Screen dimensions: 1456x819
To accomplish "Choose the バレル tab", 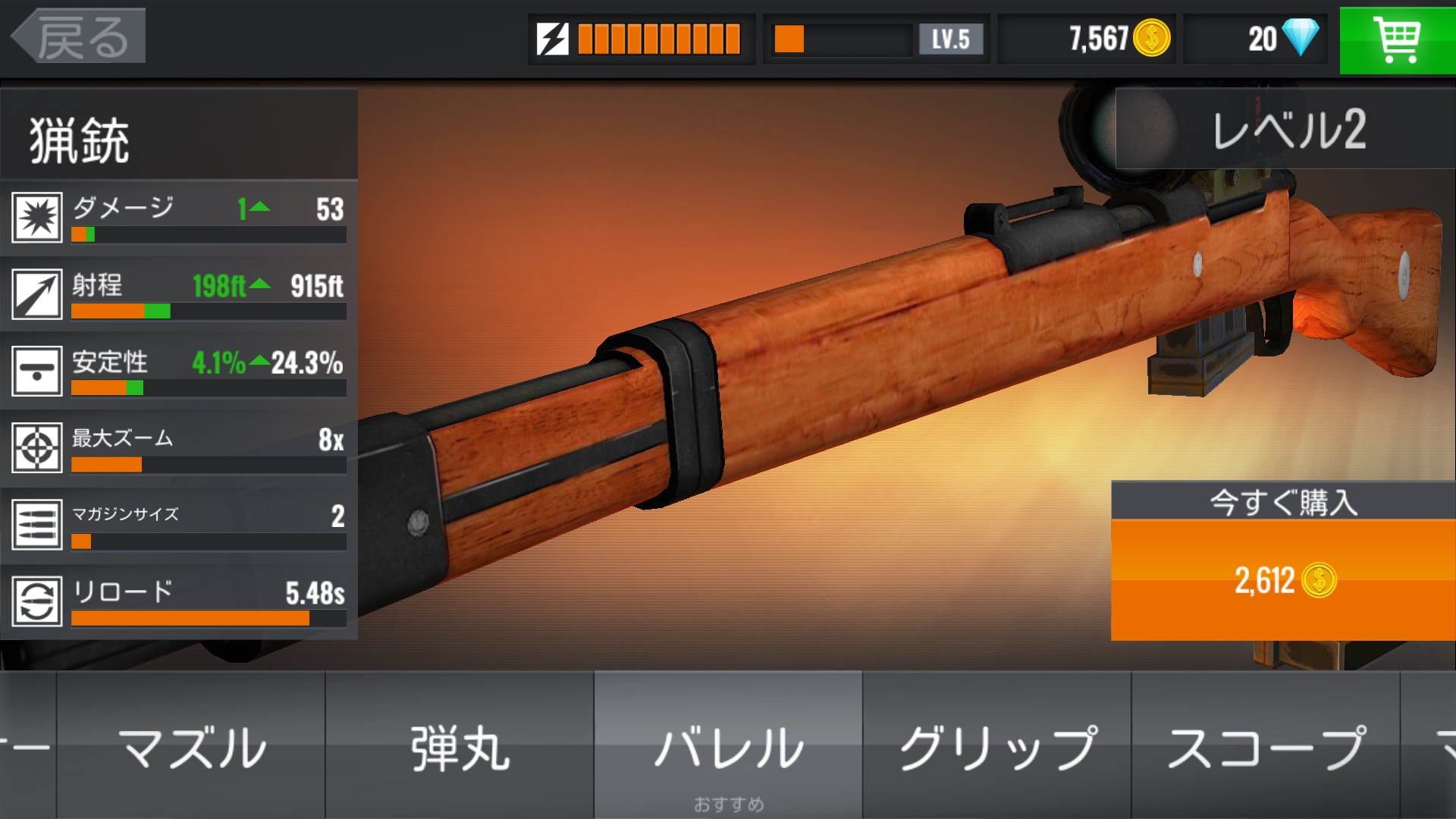I will pyautogui.click(x=728, y=746).
